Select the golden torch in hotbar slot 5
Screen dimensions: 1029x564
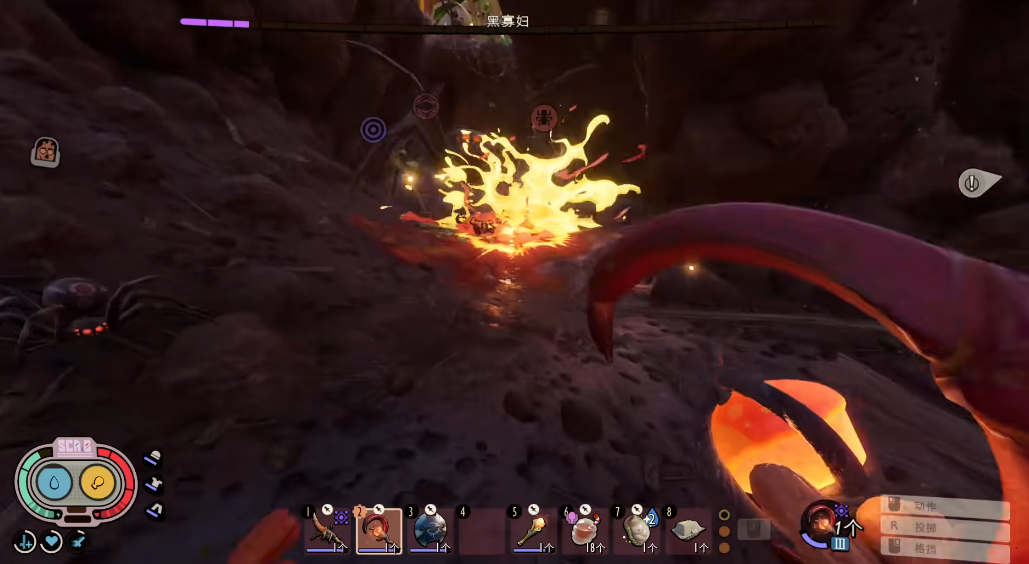pos(533,530)
